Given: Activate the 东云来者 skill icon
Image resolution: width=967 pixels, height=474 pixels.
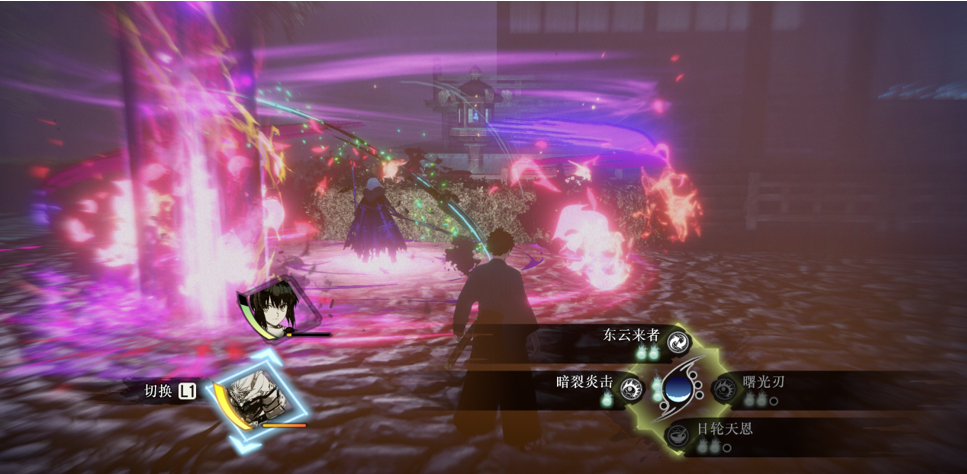Looking at the screenshot, I should (677, 341).
